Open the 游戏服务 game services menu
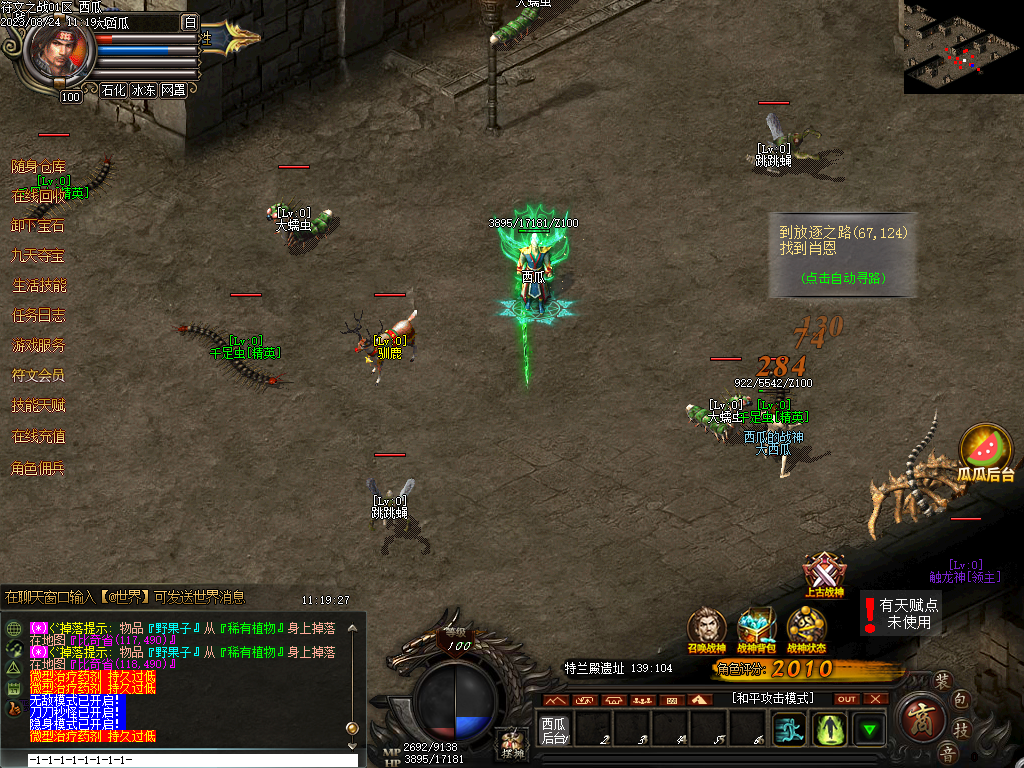This screenshot has height=768, width=1024. point(38,346)
